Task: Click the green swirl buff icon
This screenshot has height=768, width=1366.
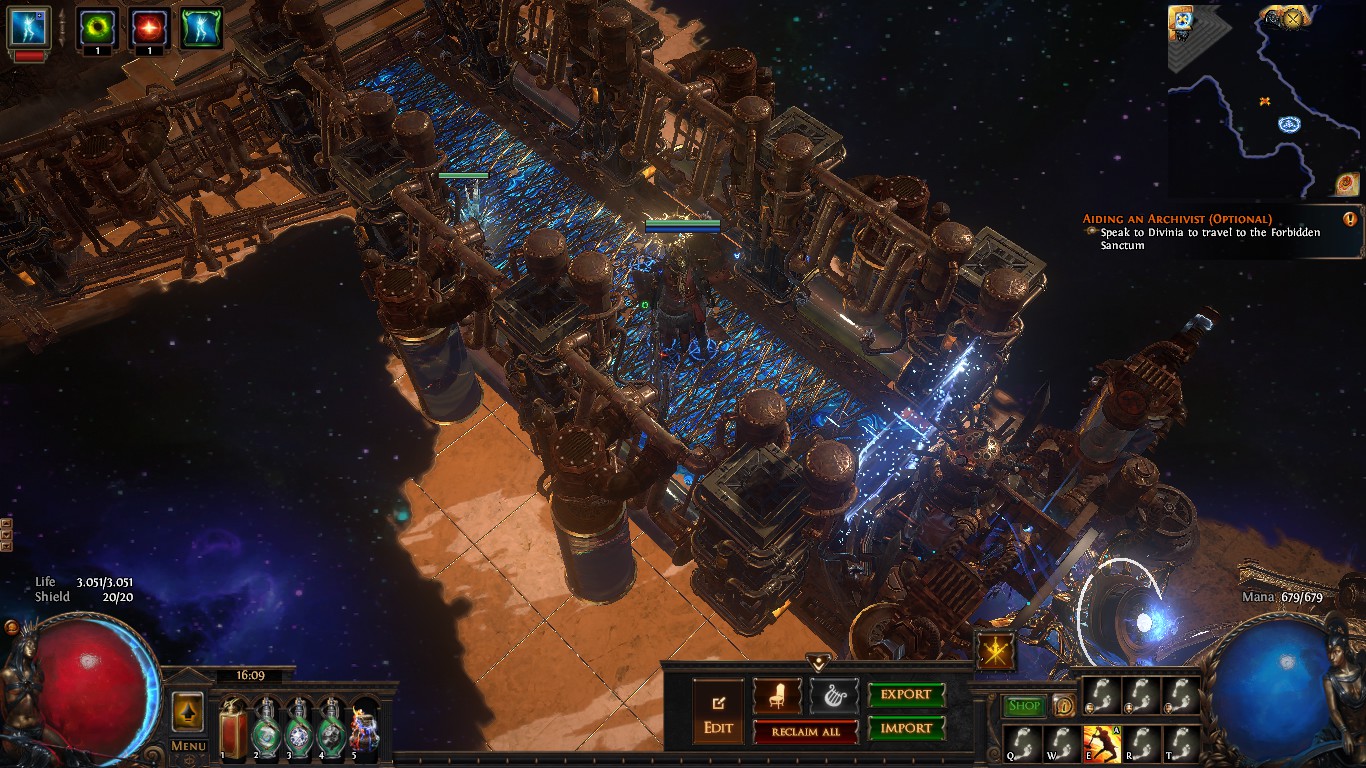Action: point(97,27)
